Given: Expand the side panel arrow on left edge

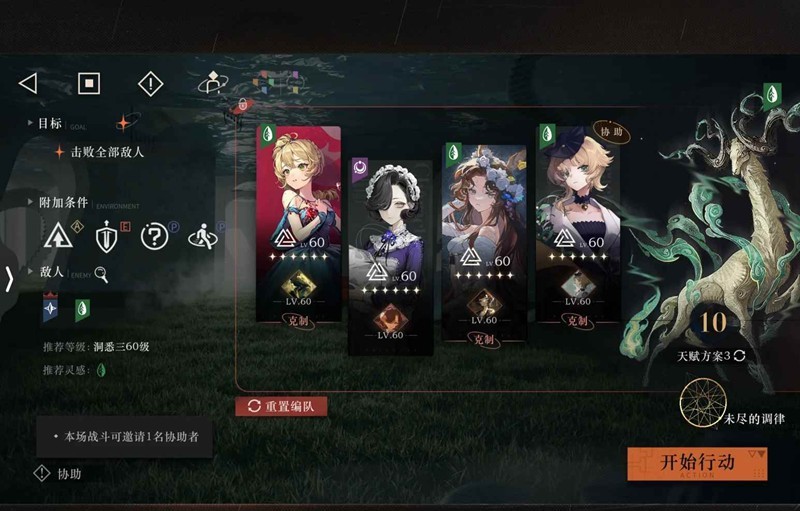Looking at the screenshot, I should click(9, 278).
